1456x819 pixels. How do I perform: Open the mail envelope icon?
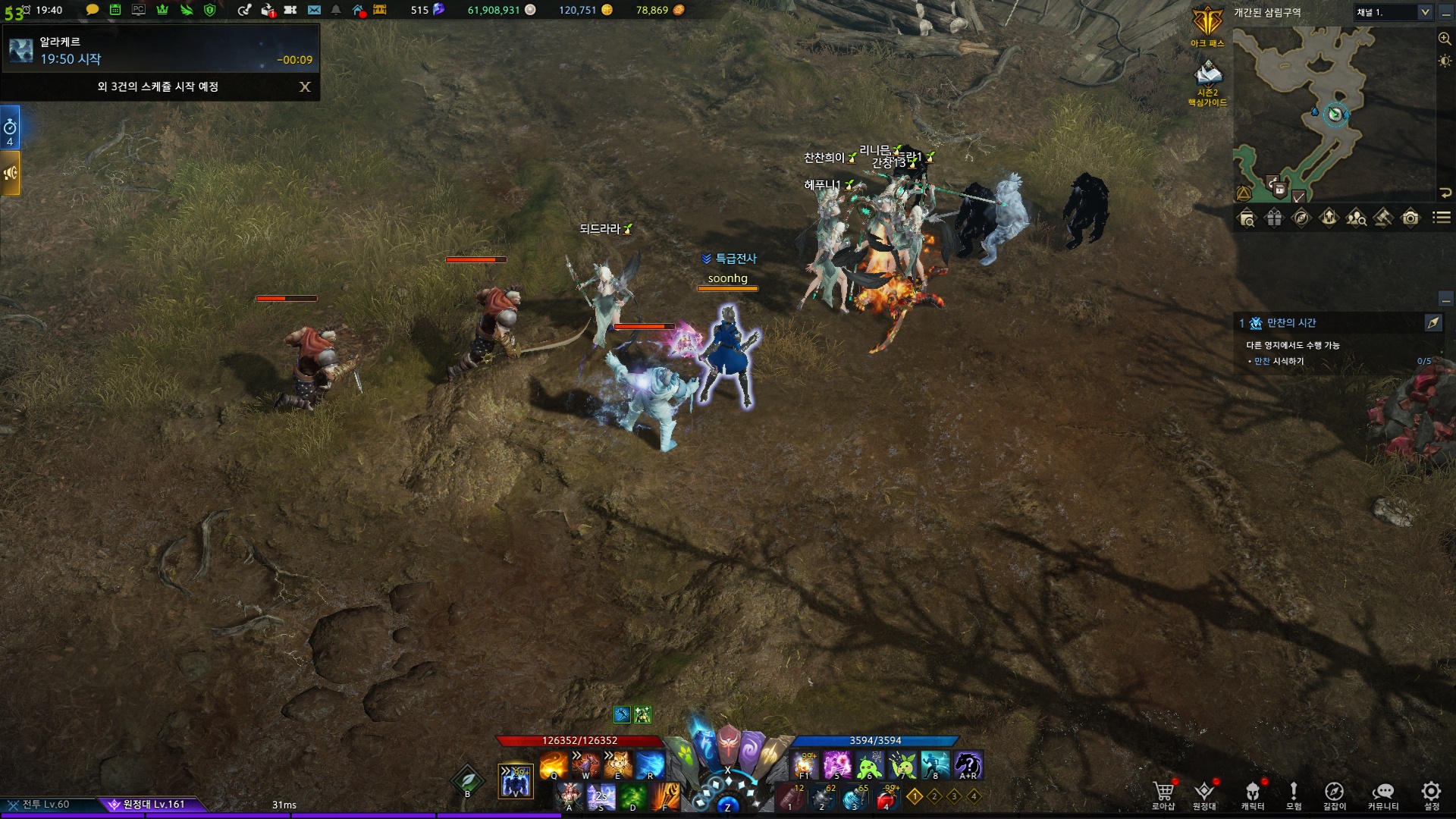(314, 10)
